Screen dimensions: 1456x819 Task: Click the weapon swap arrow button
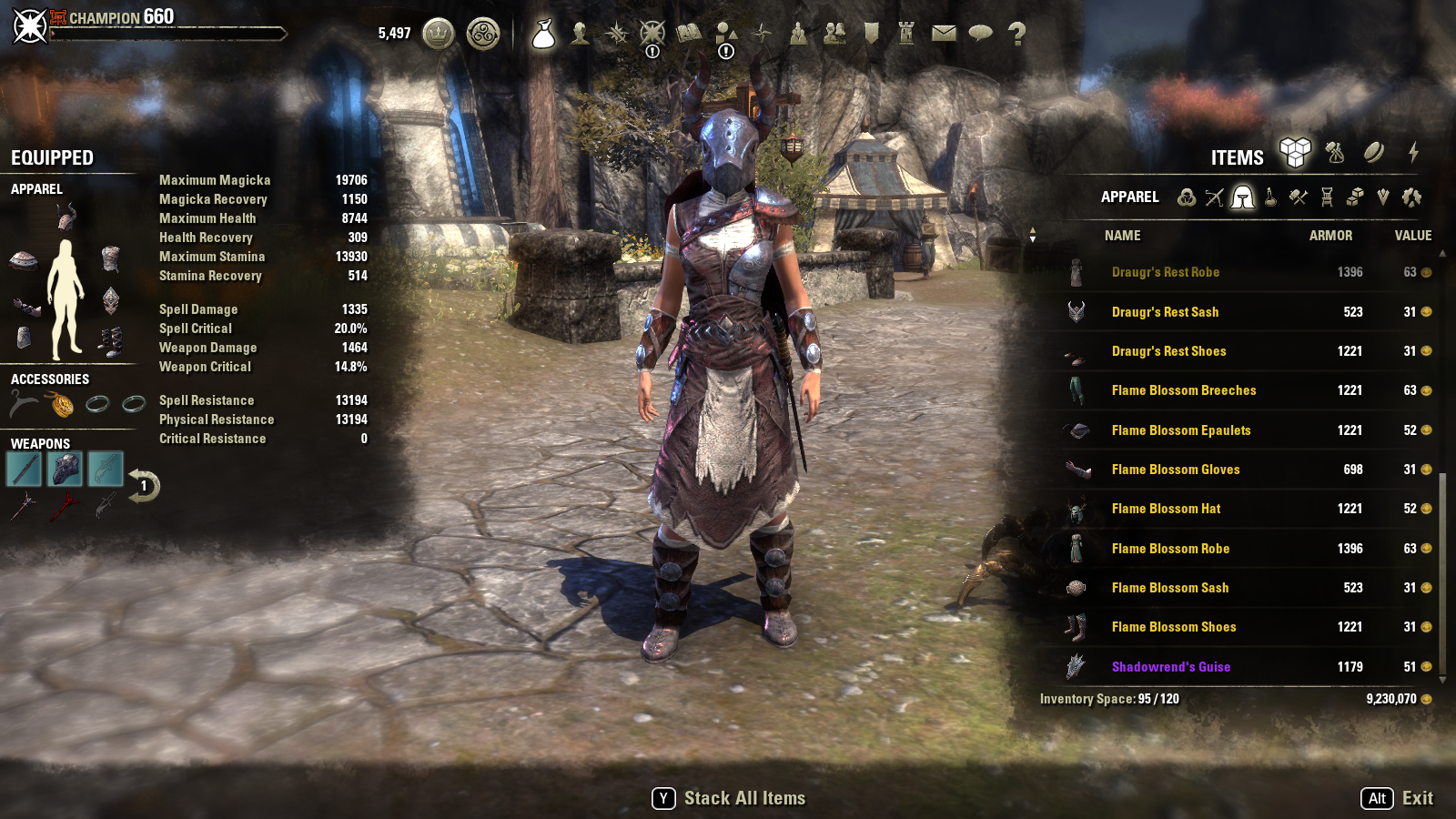pos(144,486)
